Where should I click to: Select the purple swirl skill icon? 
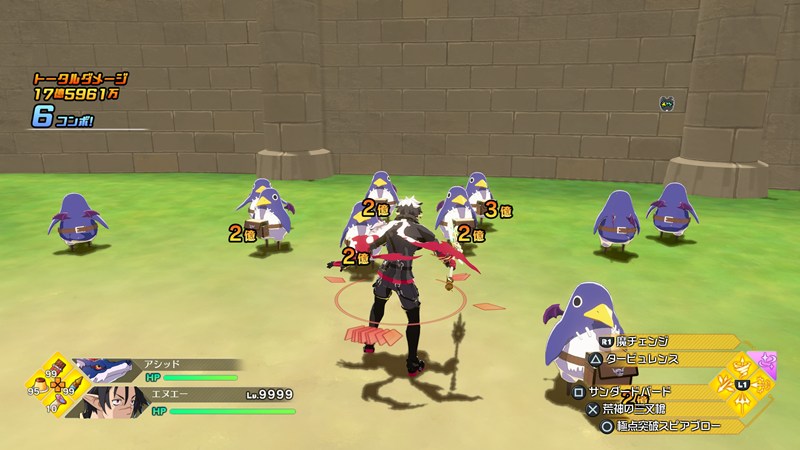coord(767,361)
